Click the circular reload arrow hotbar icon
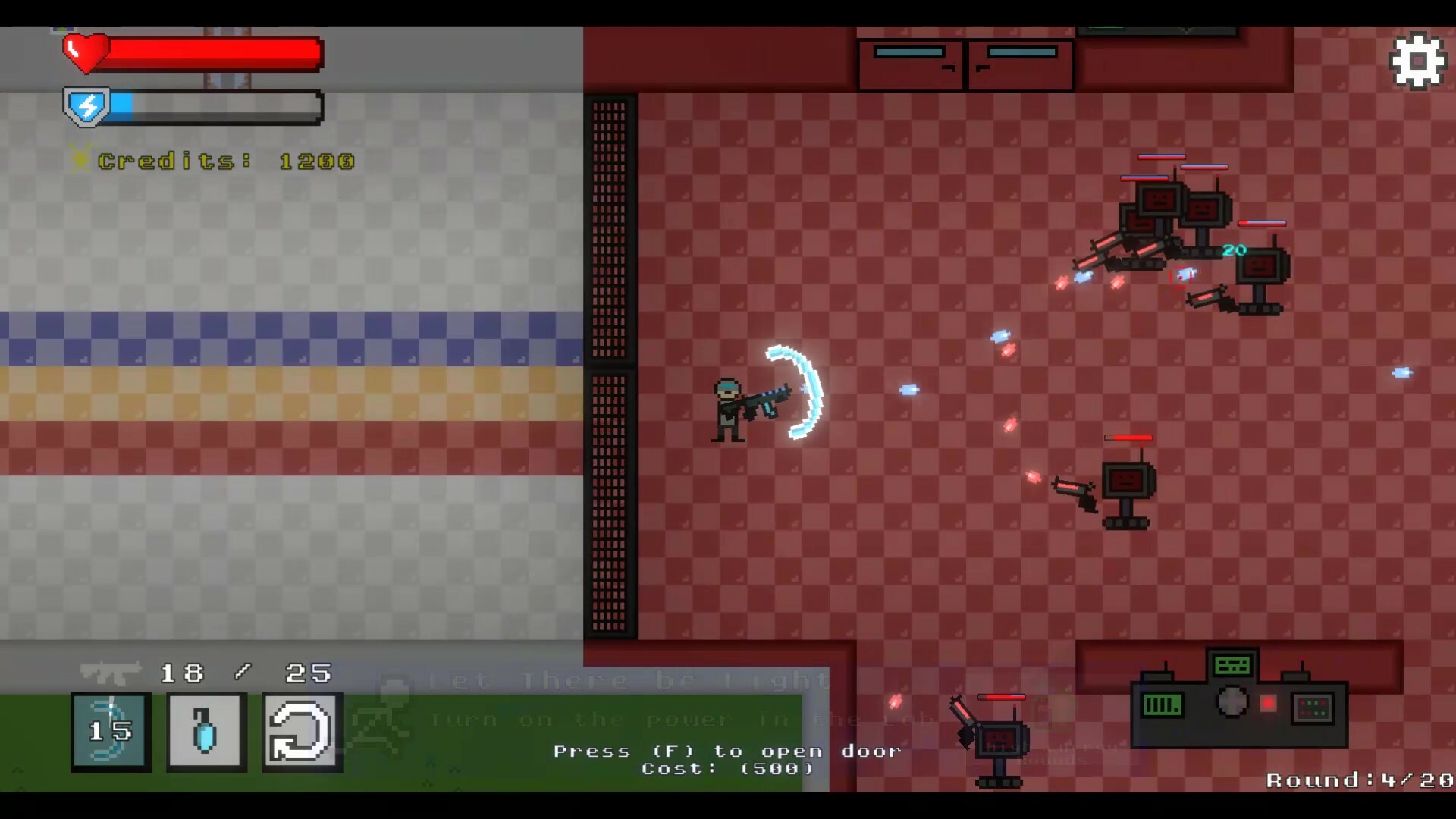 pos(301,733)
